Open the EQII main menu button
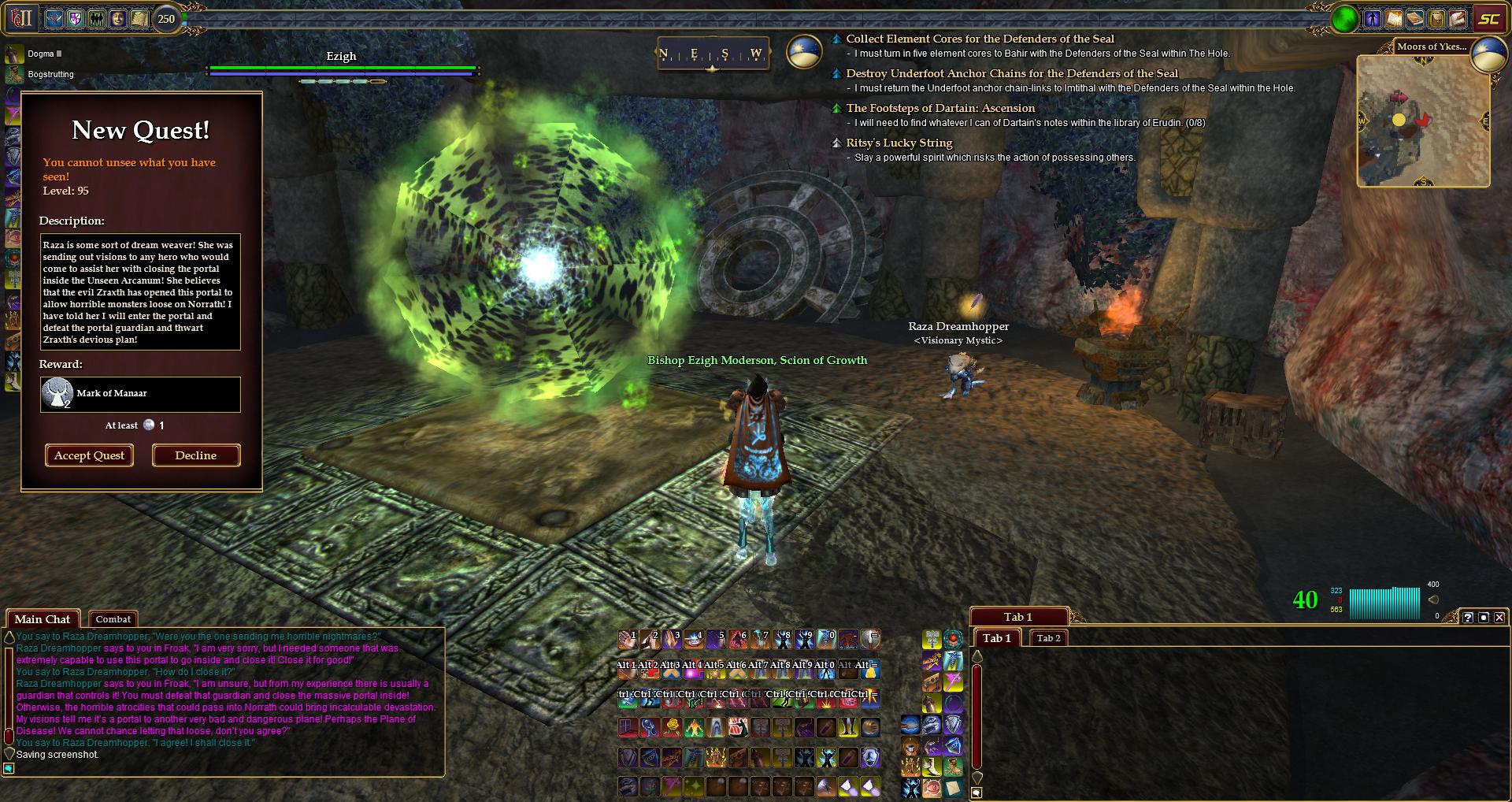Screen dimensions: 1512x802 [21, 17]
